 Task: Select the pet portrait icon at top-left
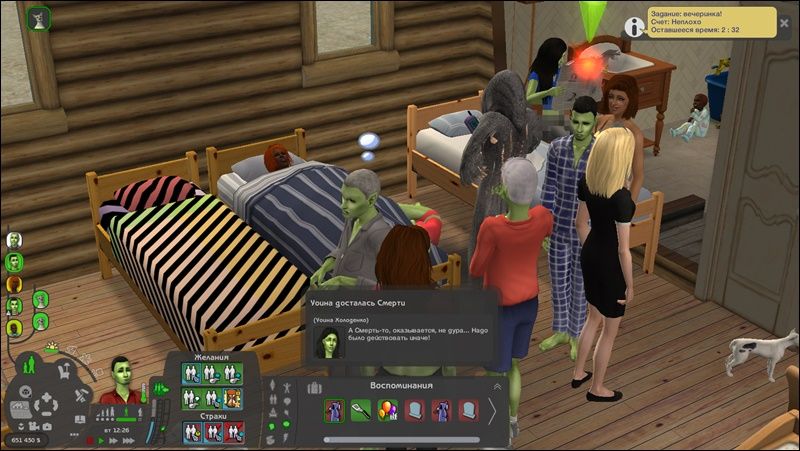[x=40, y=16]
